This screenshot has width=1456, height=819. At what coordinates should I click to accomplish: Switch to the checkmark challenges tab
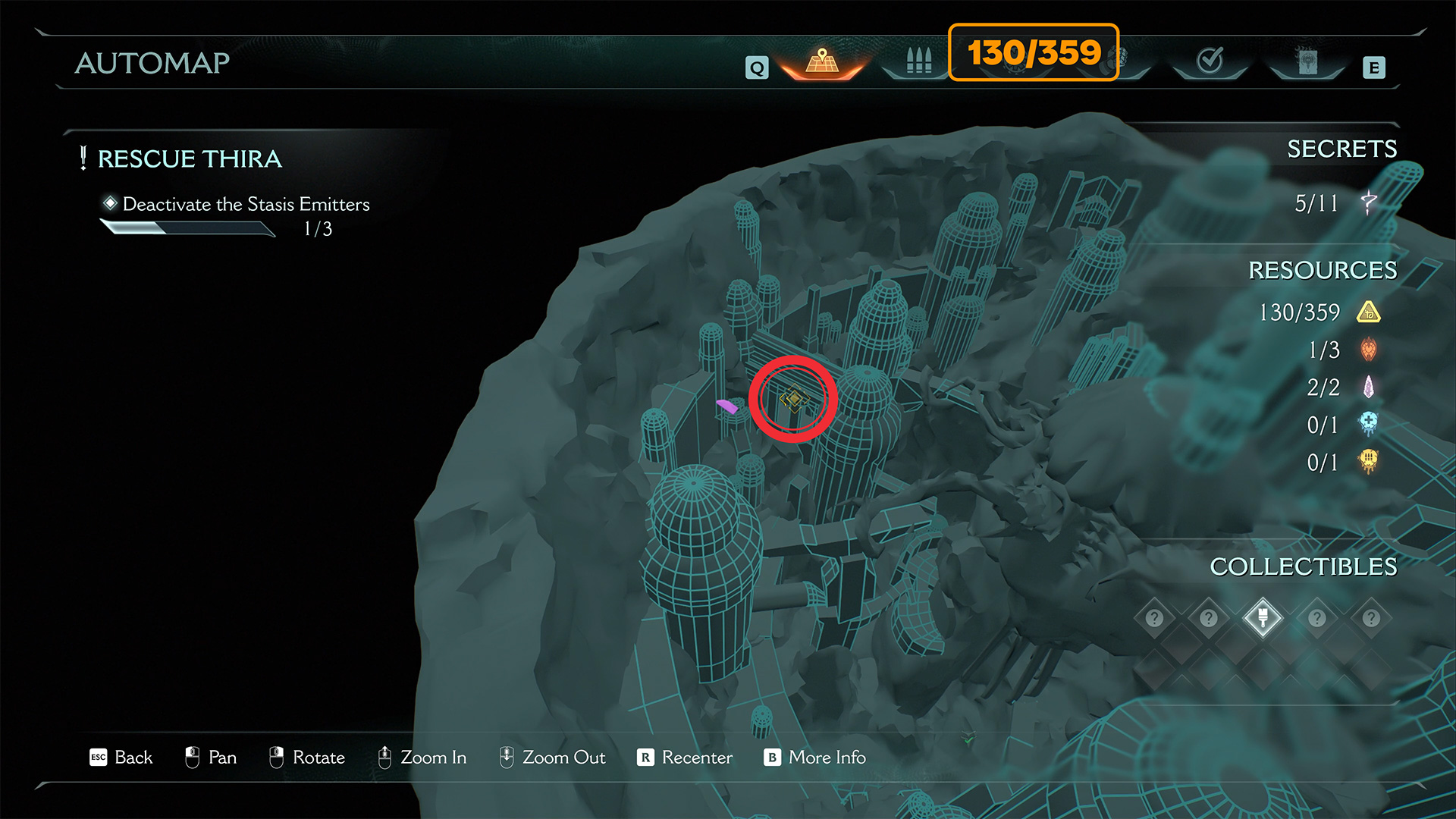coord(1210,61)
